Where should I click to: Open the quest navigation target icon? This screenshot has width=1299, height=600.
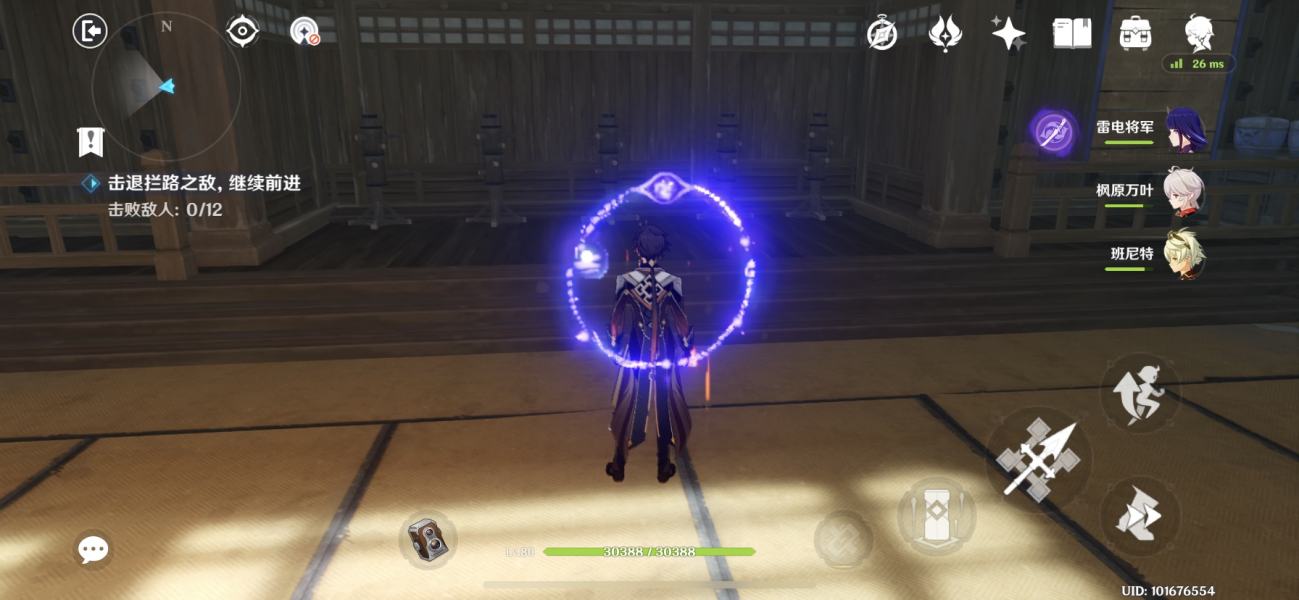242,32
